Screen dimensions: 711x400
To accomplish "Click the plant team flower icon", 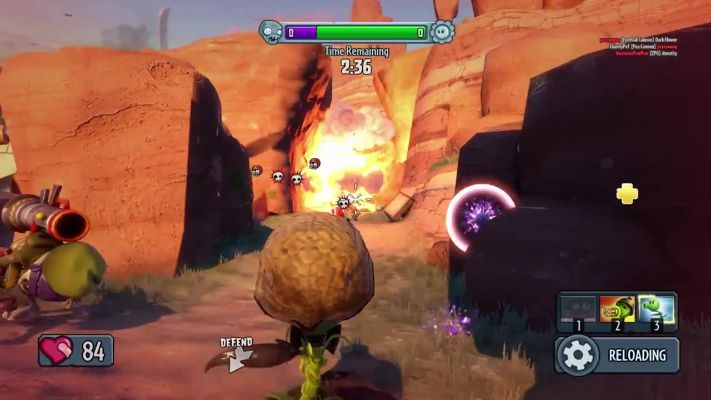I will click(x=442, y=32).
